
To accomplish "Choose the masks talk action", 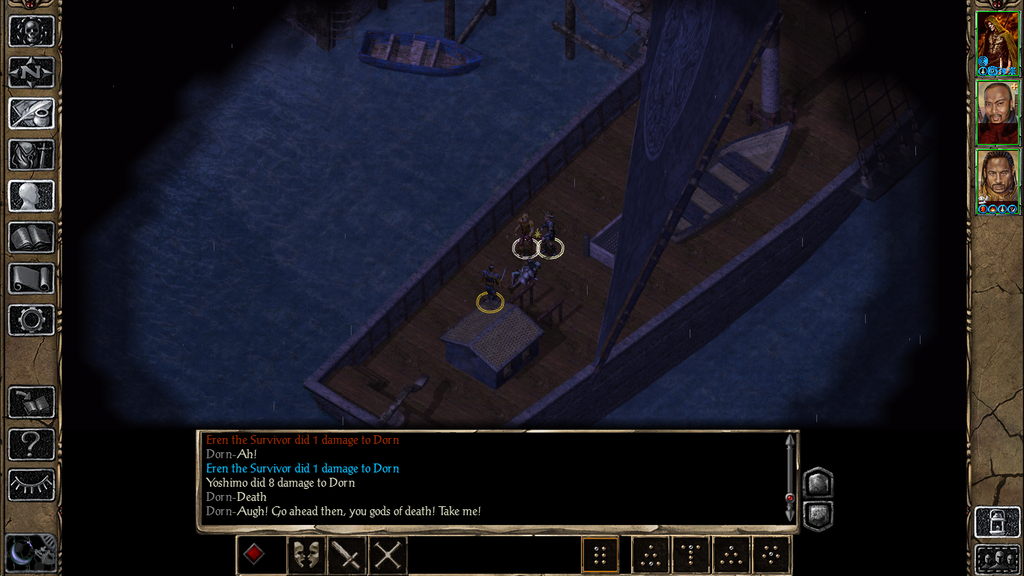I will [305, 554].
